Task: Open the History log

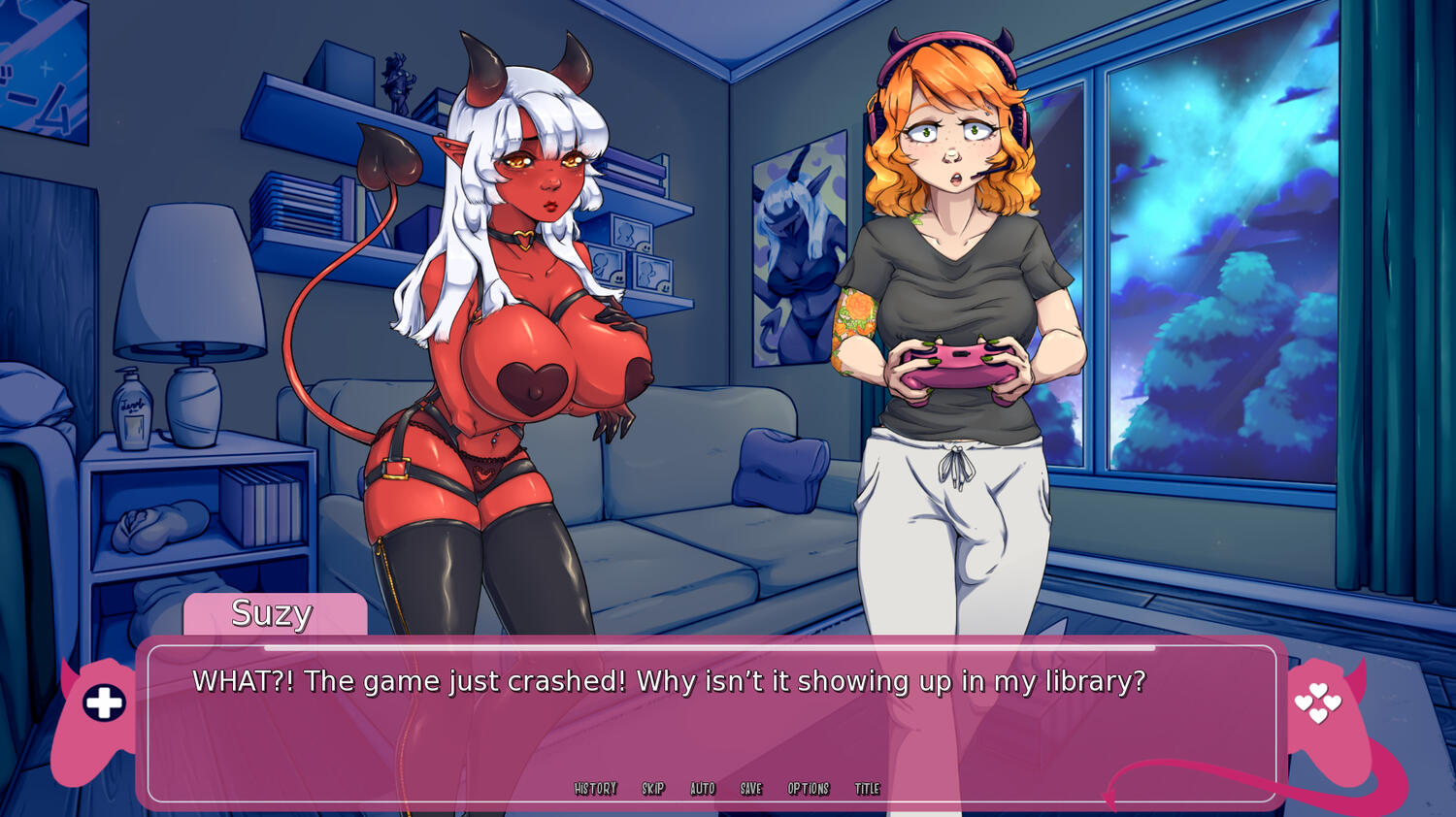Action: (595, 789)
